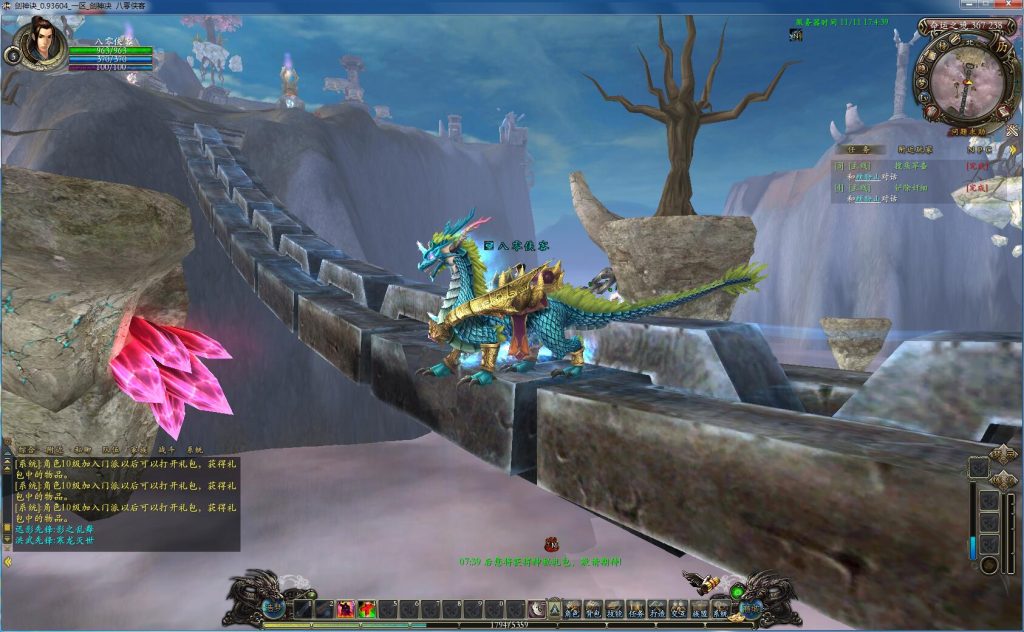Click the 蔡静山 NPC link in first quest
This screenshot has width=1024, height=632.
(x=868, y=176)
